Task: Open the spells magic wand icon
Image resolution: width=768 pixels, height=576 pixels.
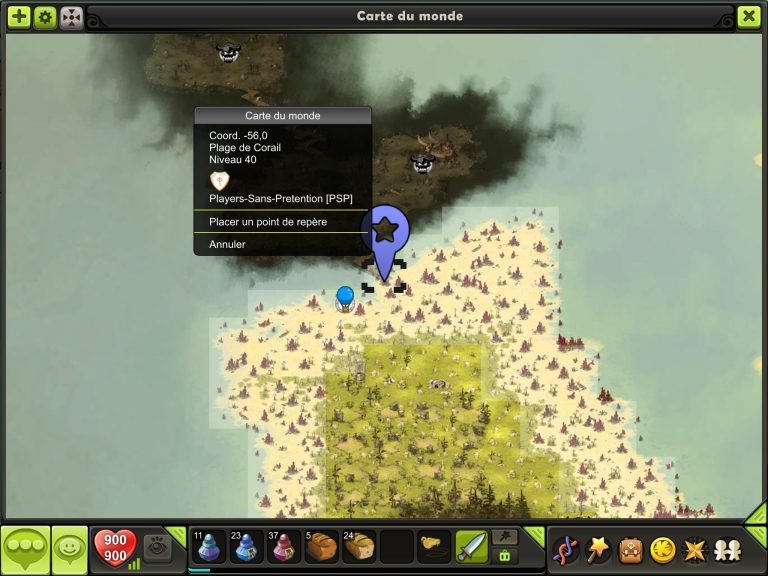Action: (598, 549)
